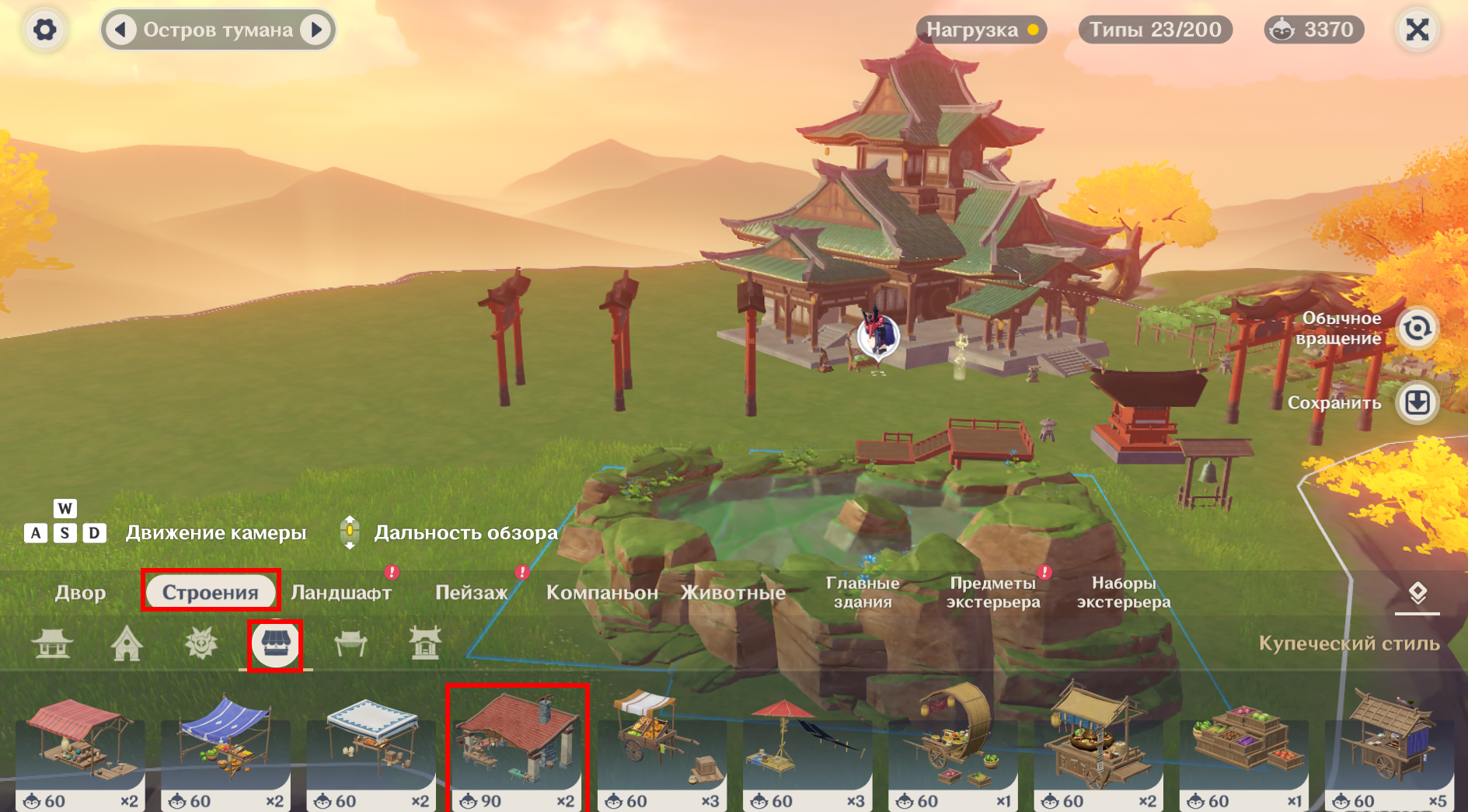1468x812 pixels.
Task: Open the Животные tab
Action: point(733,592)
